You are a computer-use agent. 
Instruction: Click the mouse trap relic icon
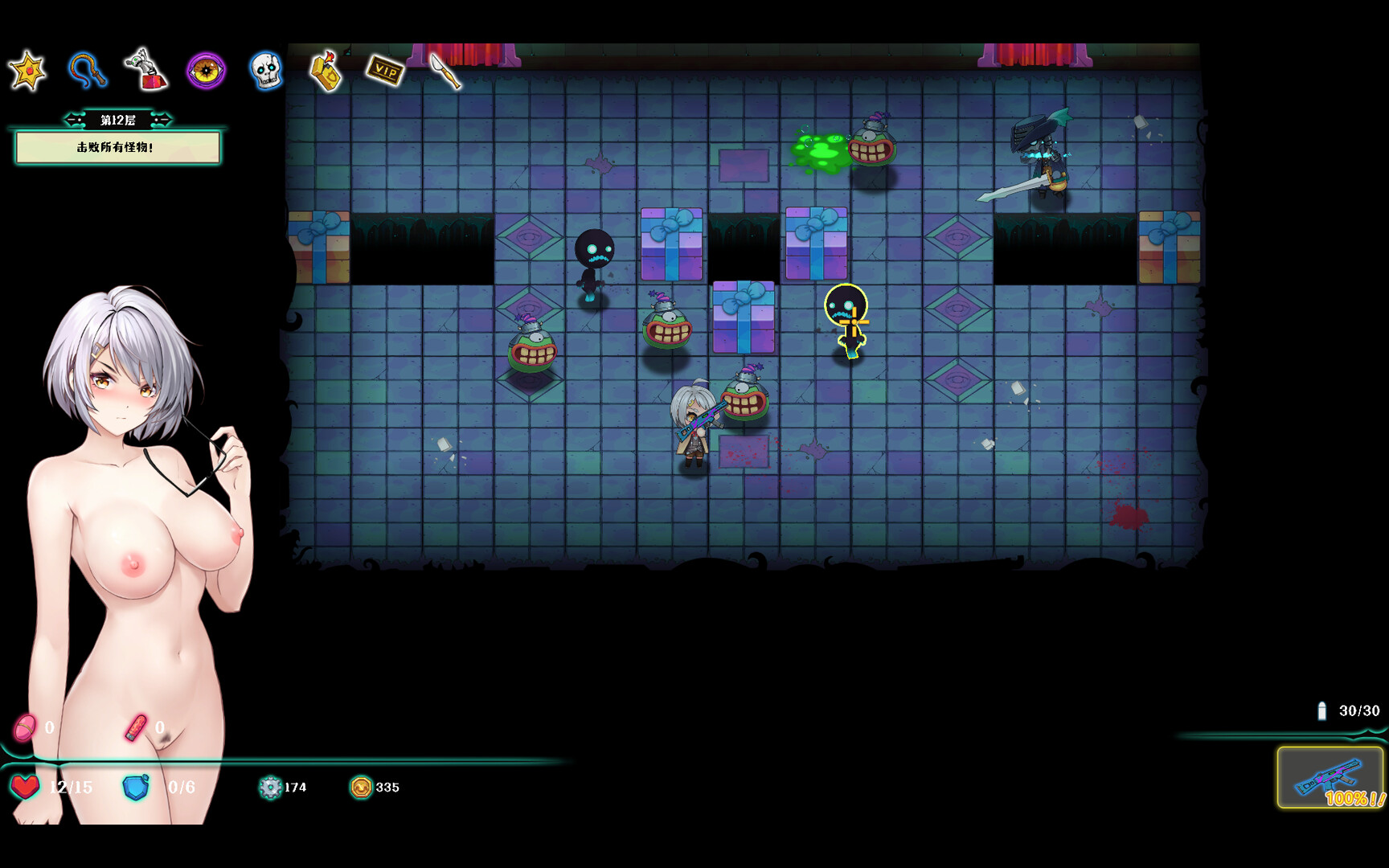pos(146,71)
